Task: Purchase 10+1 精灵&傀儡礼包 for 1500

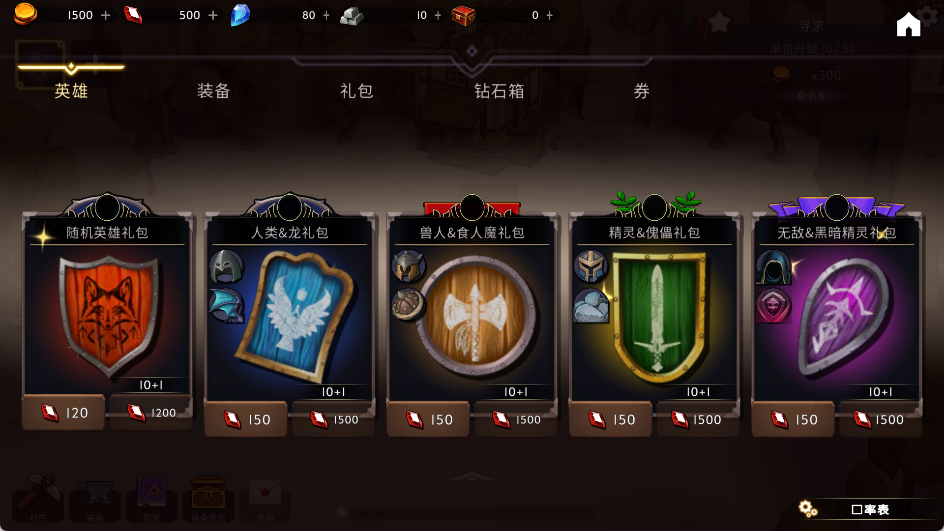Action: [697, 420]
